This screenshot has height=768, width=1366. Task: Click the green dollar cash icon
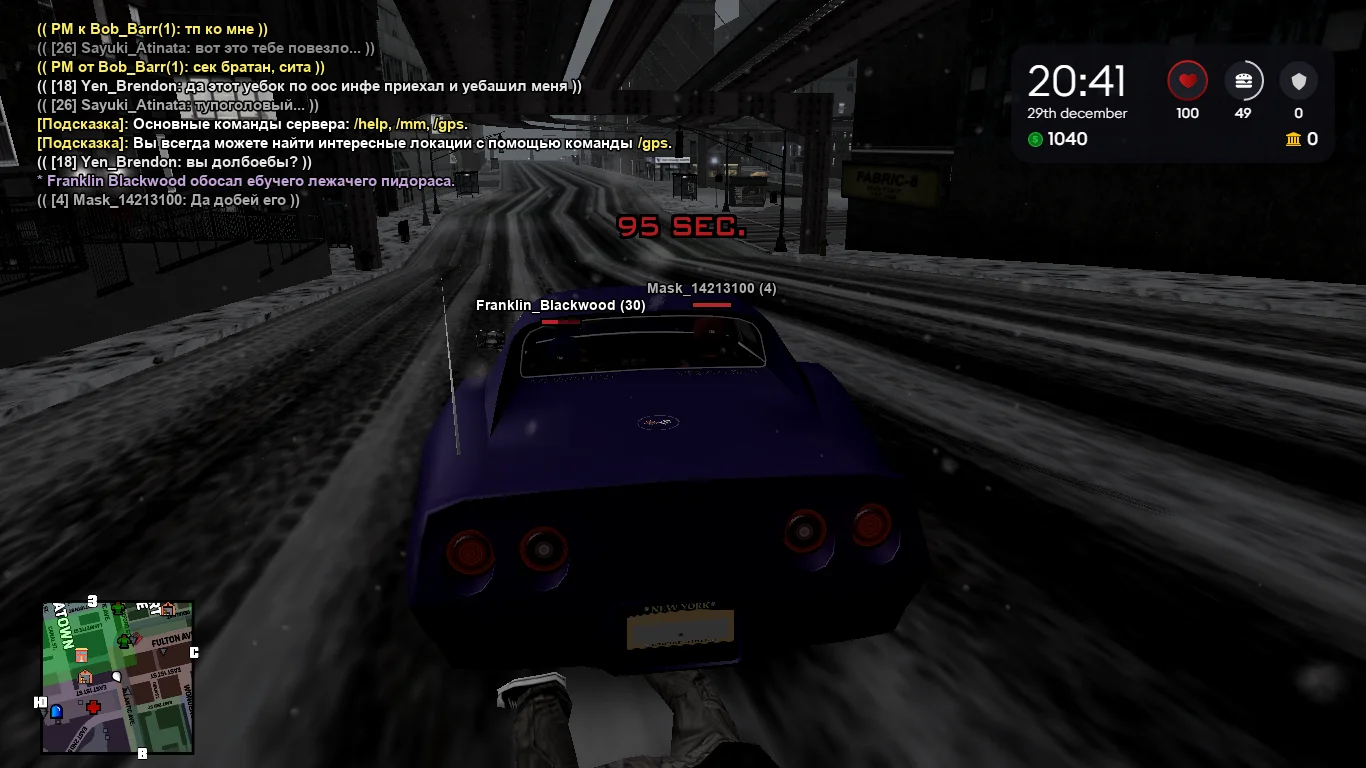[x=1035, y=139]
